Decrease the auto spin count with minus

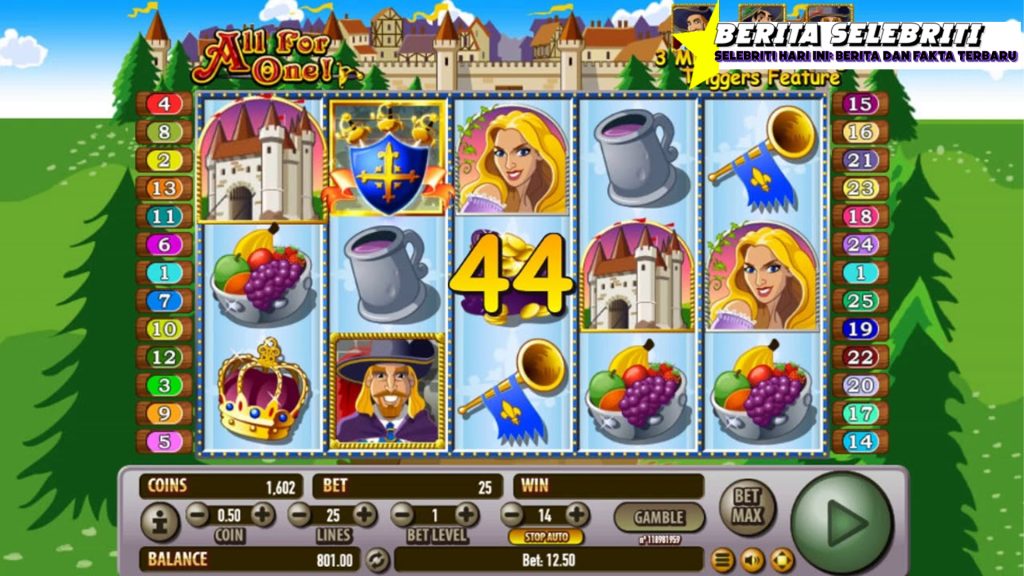click(x=512, y=515)
